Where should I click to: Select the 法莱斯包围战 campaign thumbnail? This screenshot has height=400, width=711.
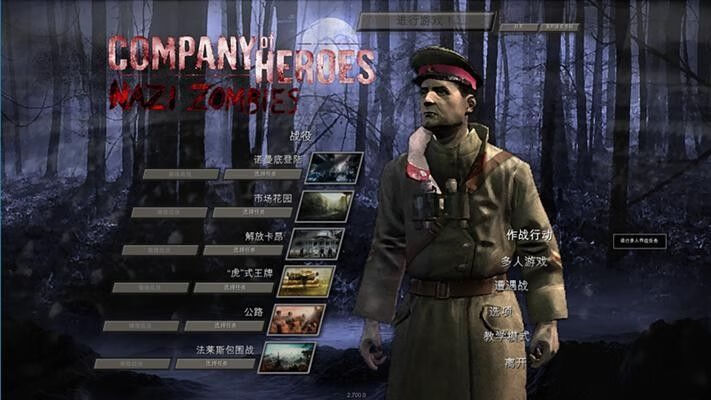[287, 357]
